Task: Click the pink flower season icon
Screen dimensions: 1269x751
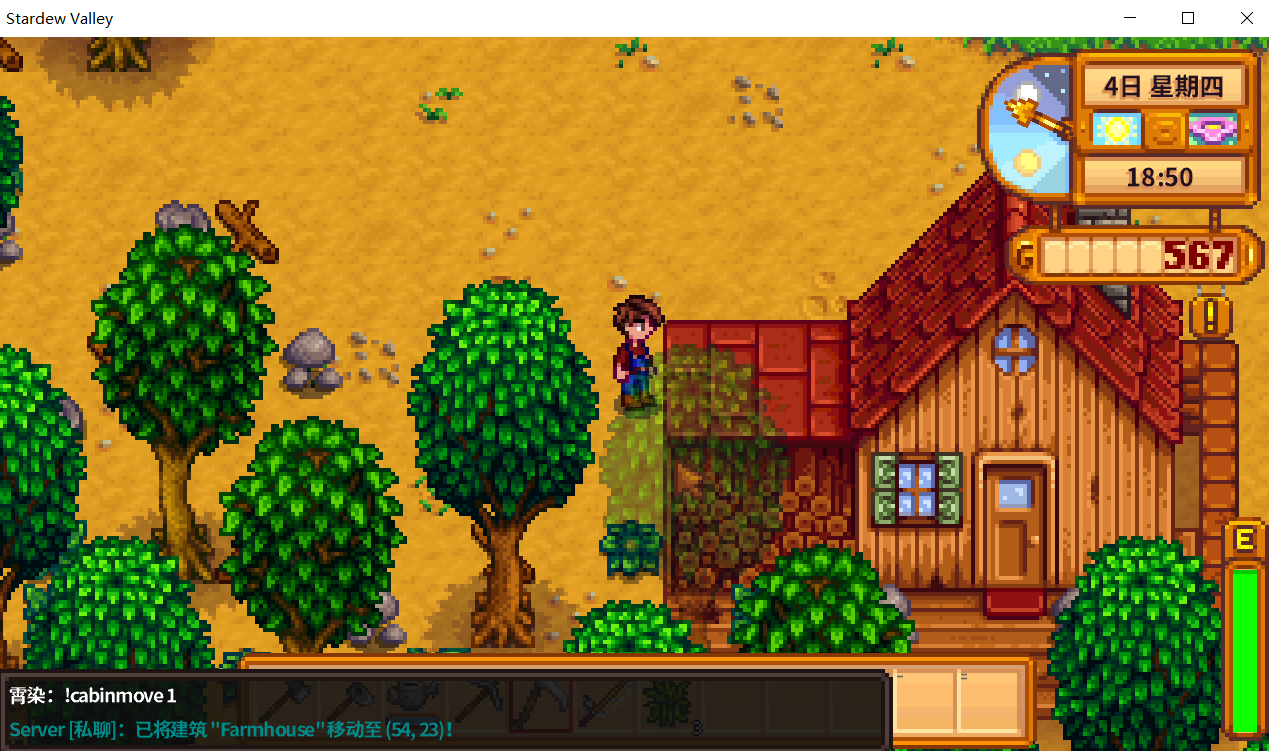Action: pos(1213,130)
